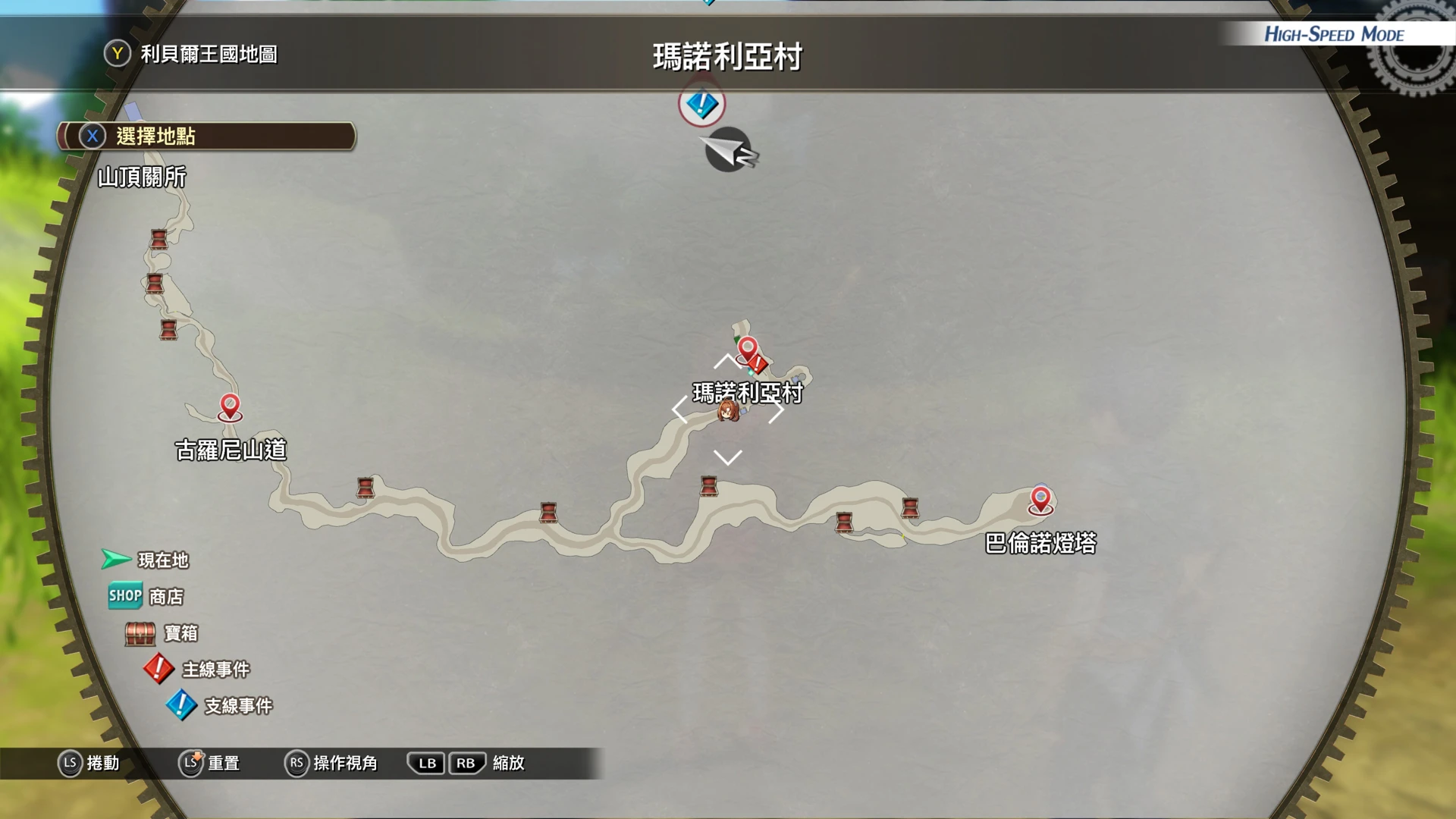Click the 現在地 current location legend entry
The width and height of the screenshot is (1456, 819).
(145, 560)
